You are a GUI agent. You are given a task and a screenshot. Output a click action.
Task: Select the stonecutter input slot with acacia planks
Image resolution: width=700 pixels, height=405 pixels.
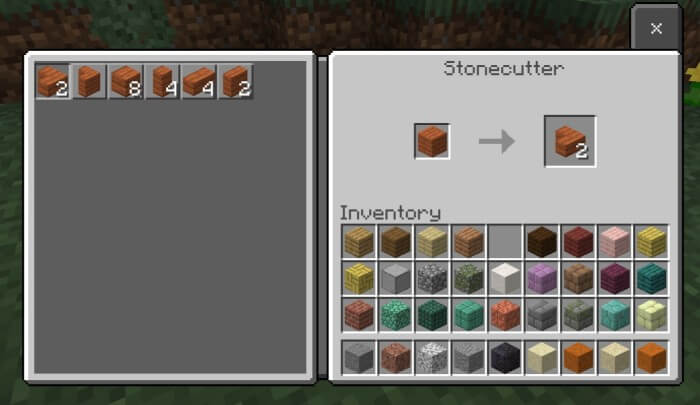point(432,142)
